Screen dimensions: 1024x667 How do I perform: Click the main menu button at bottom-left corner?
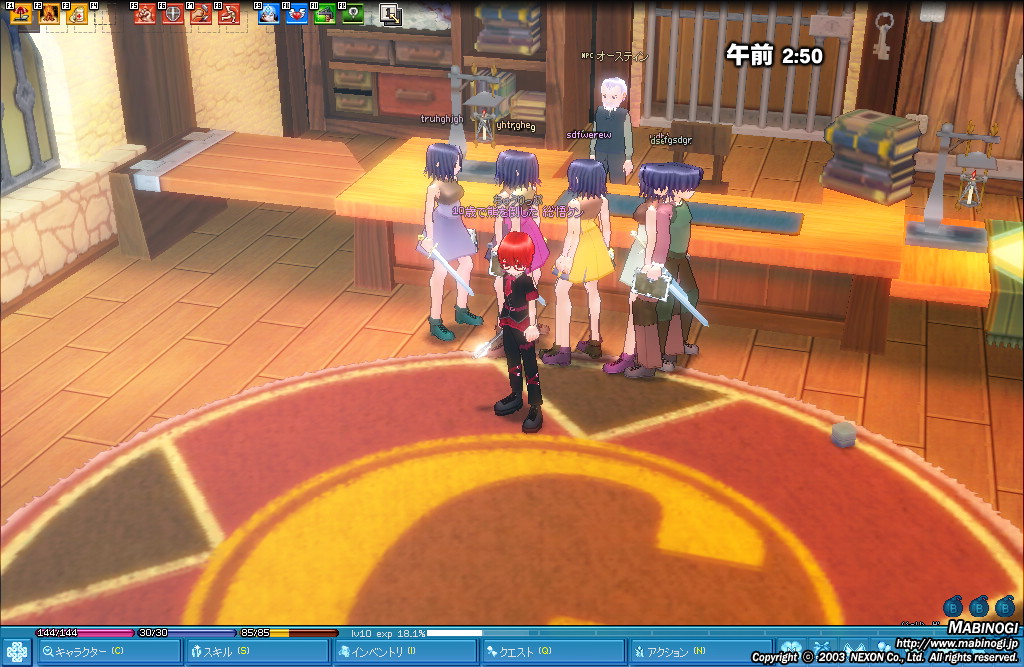(16, 651)
